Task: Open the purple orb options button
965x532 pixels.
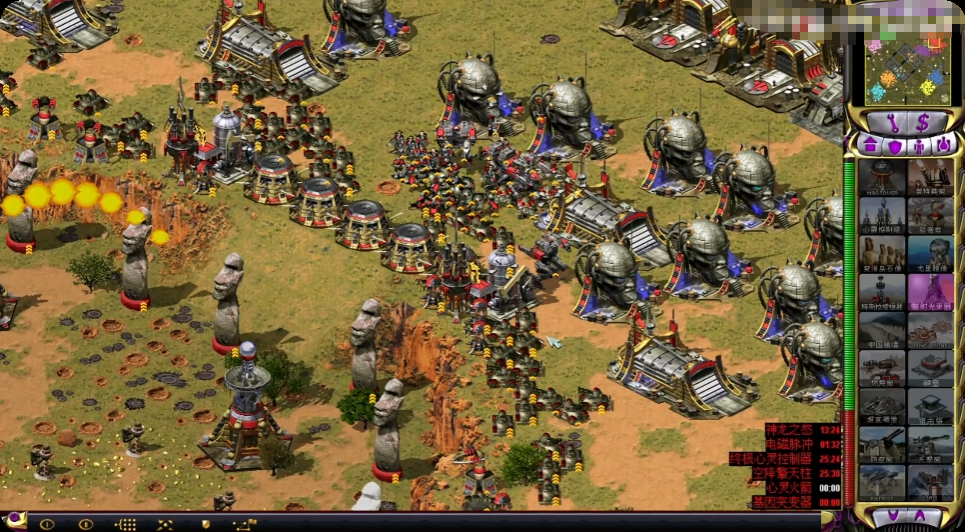Action: (17, 523)
